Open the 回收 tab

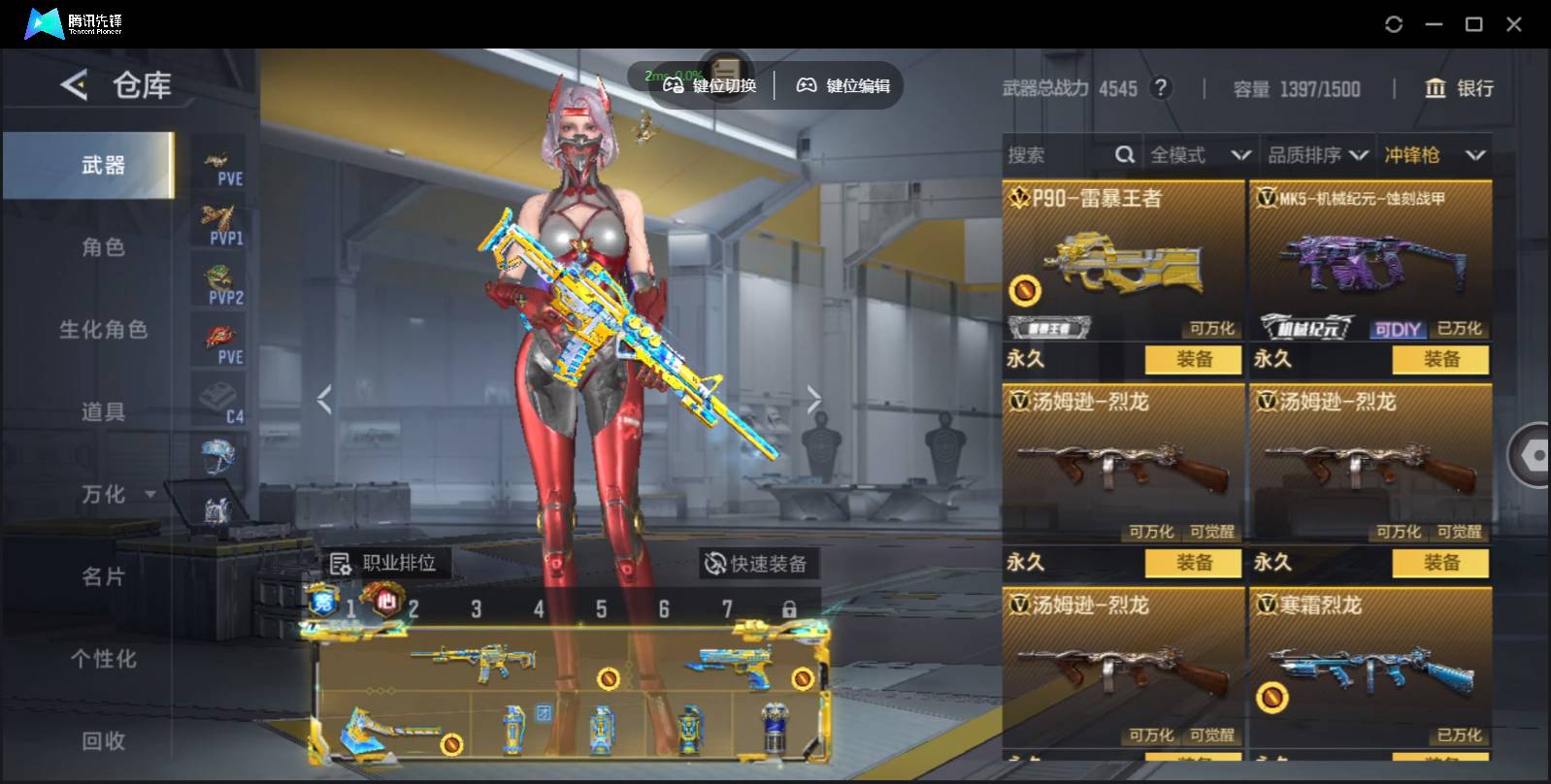[x=103, y=741]
